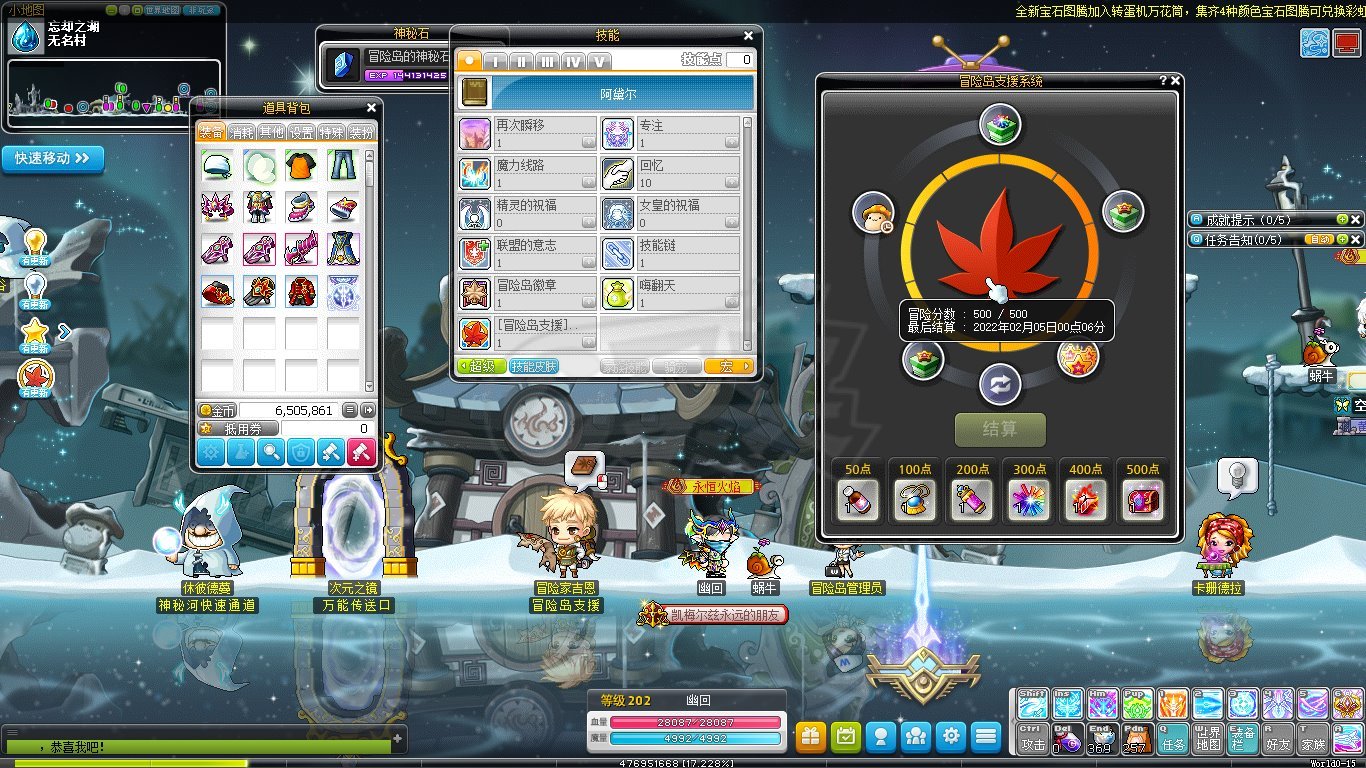
Task: Select the blue jeans equipment slot
Action: (342, 165)
